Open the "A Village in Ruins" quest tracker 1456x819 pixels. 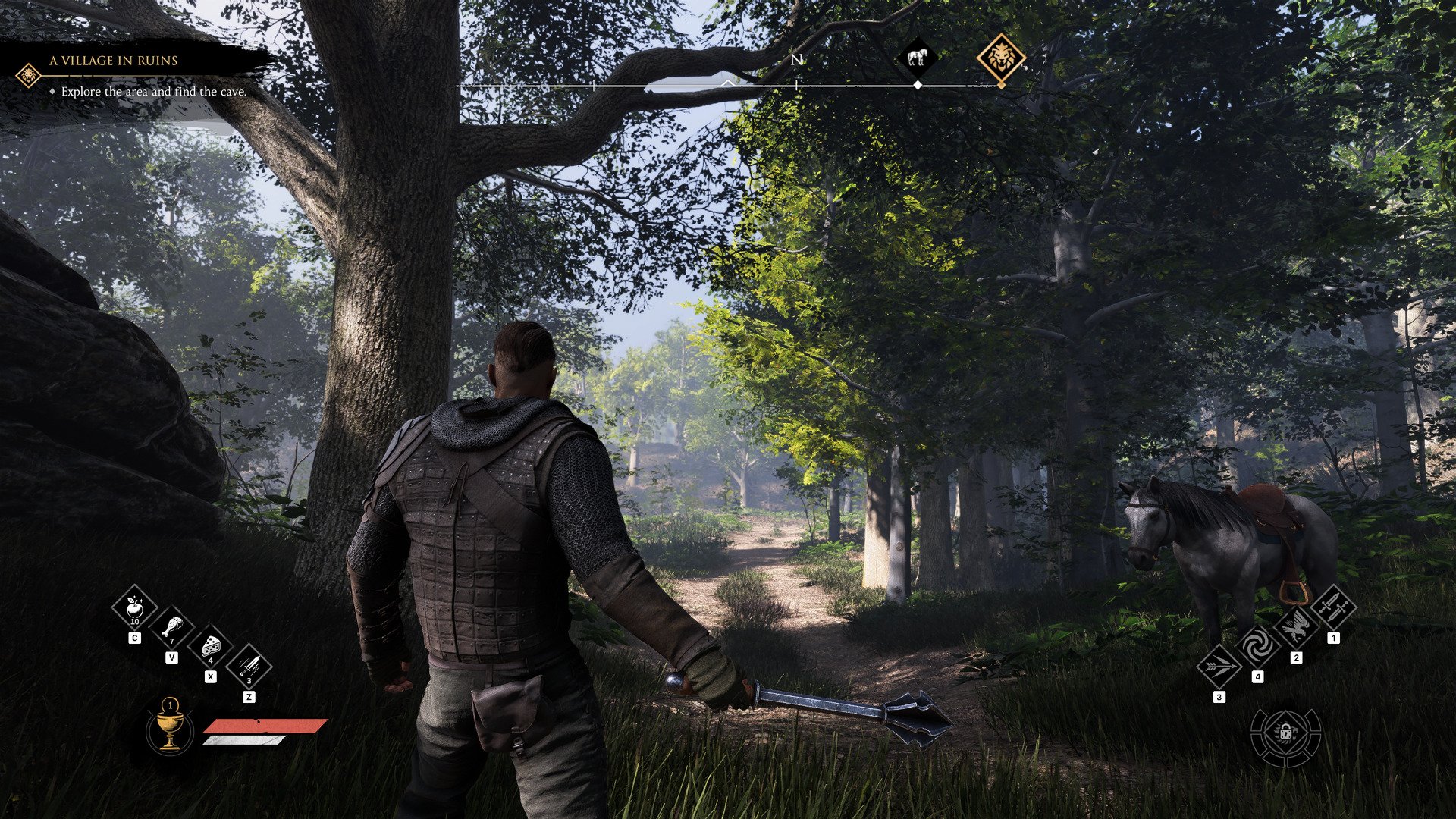[x=114, y=61]
